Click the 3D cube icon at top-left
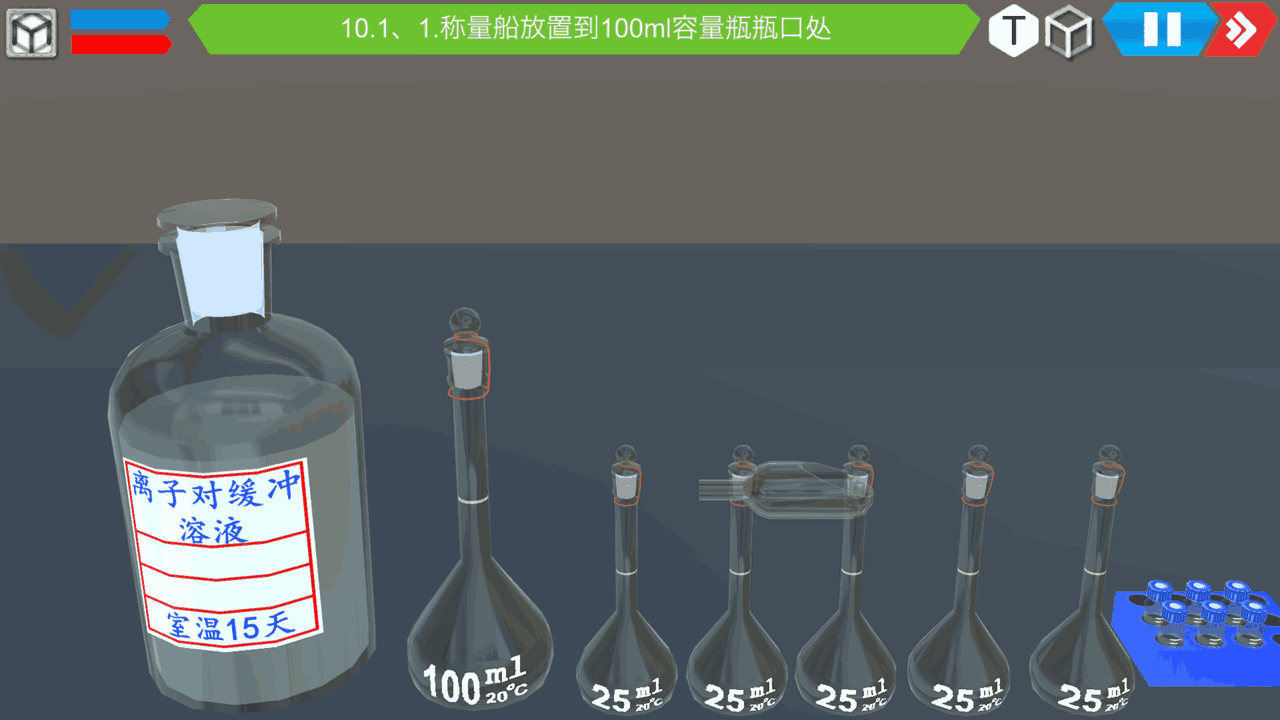1280x720 pixels. pyautogui.click(x=31, y=29)
